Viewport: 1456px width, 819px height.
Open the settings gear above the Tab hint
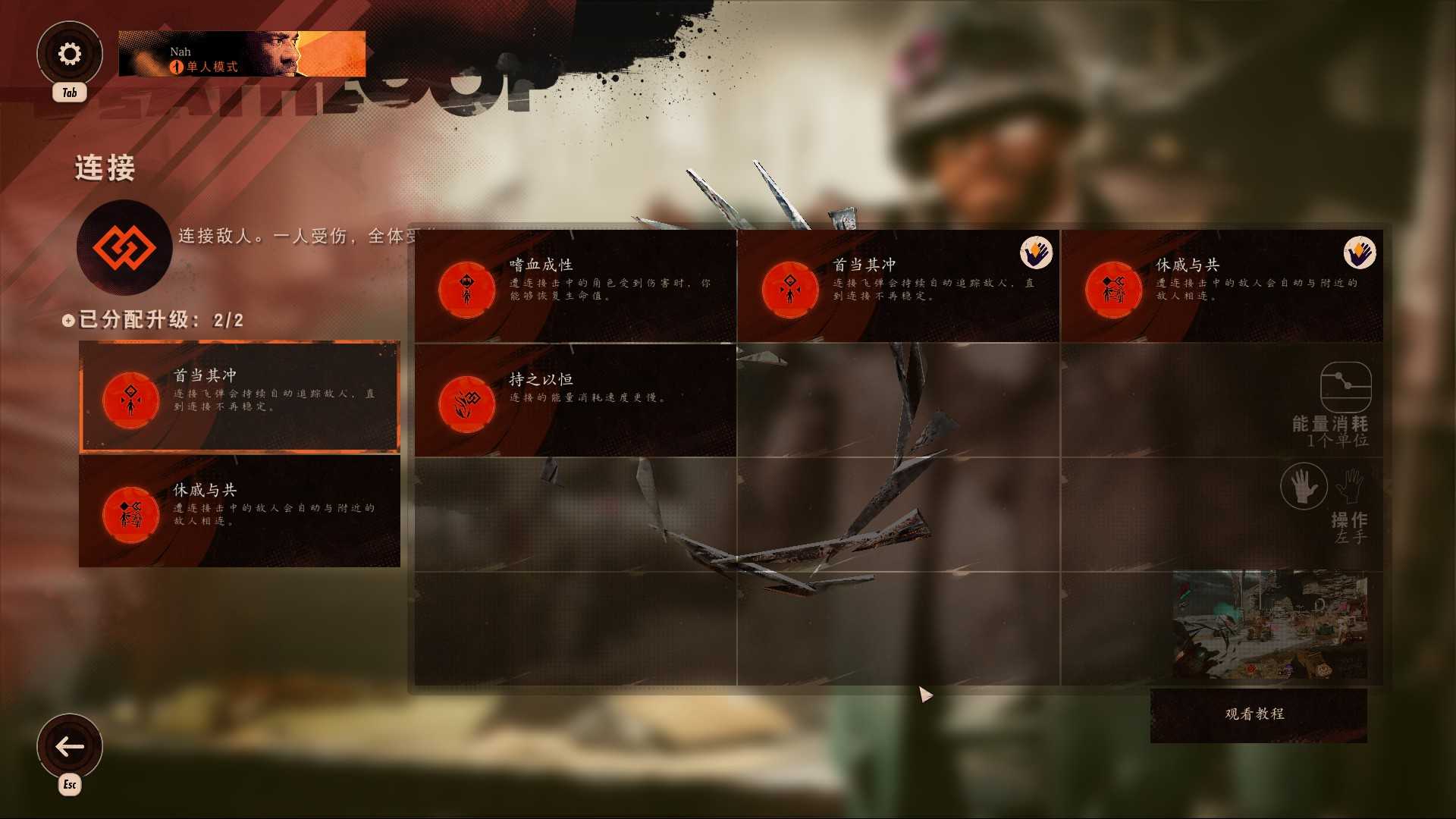(70, 53)
